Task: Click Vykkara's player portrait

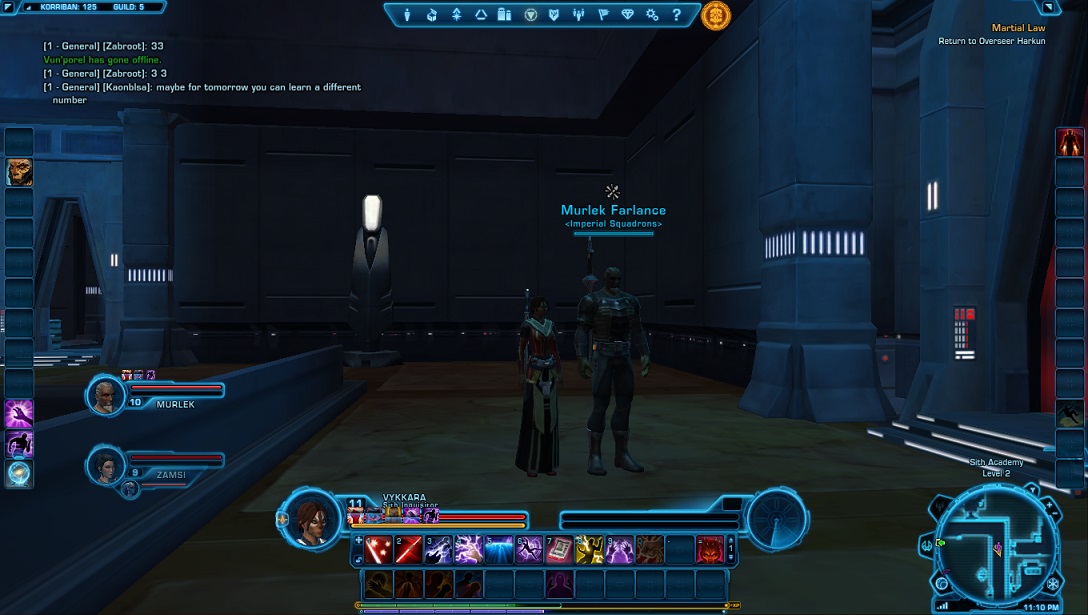Action: [310, 516]
